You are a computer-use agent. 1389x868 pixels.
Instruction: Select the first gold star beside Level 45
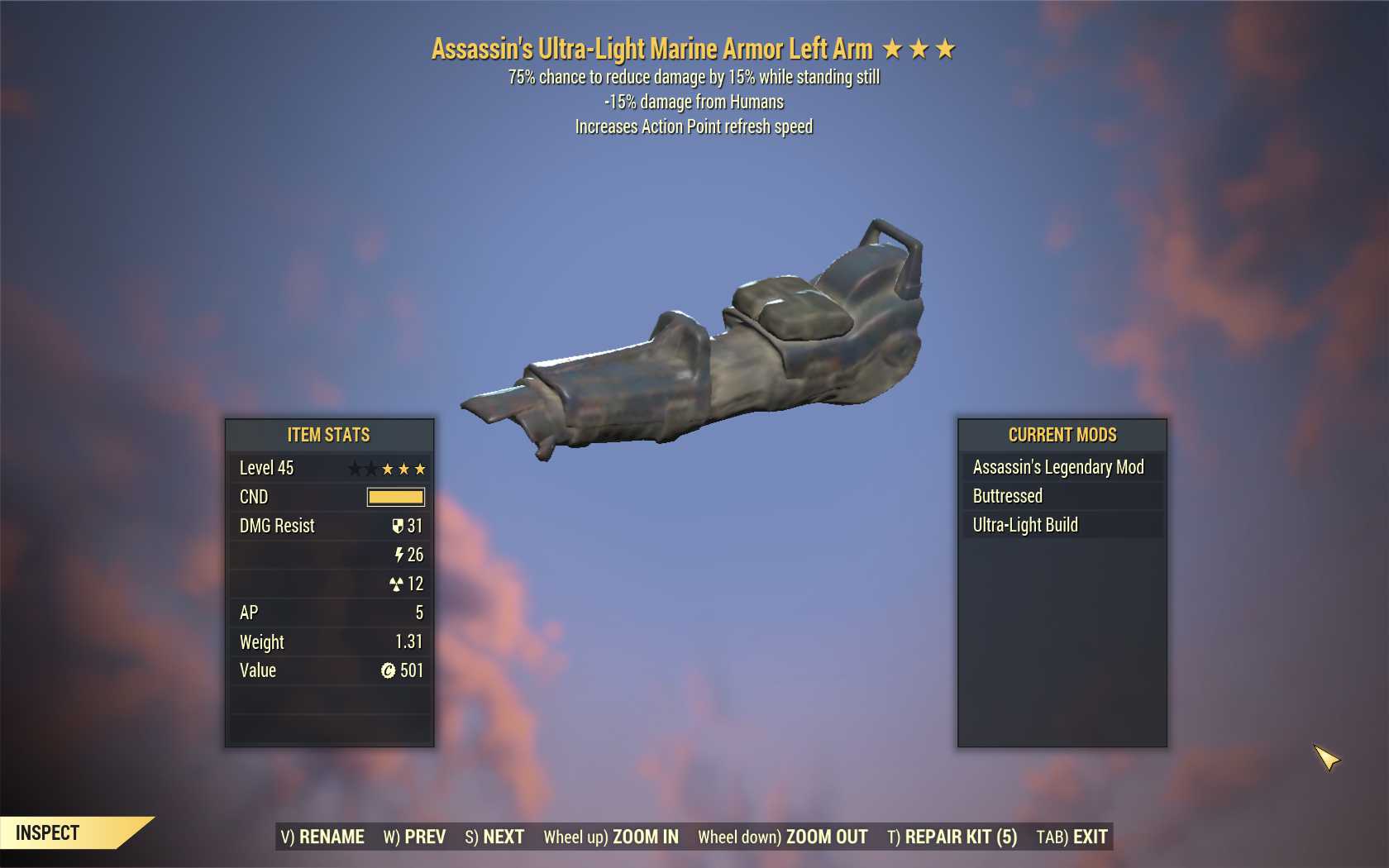pos(386,468)
